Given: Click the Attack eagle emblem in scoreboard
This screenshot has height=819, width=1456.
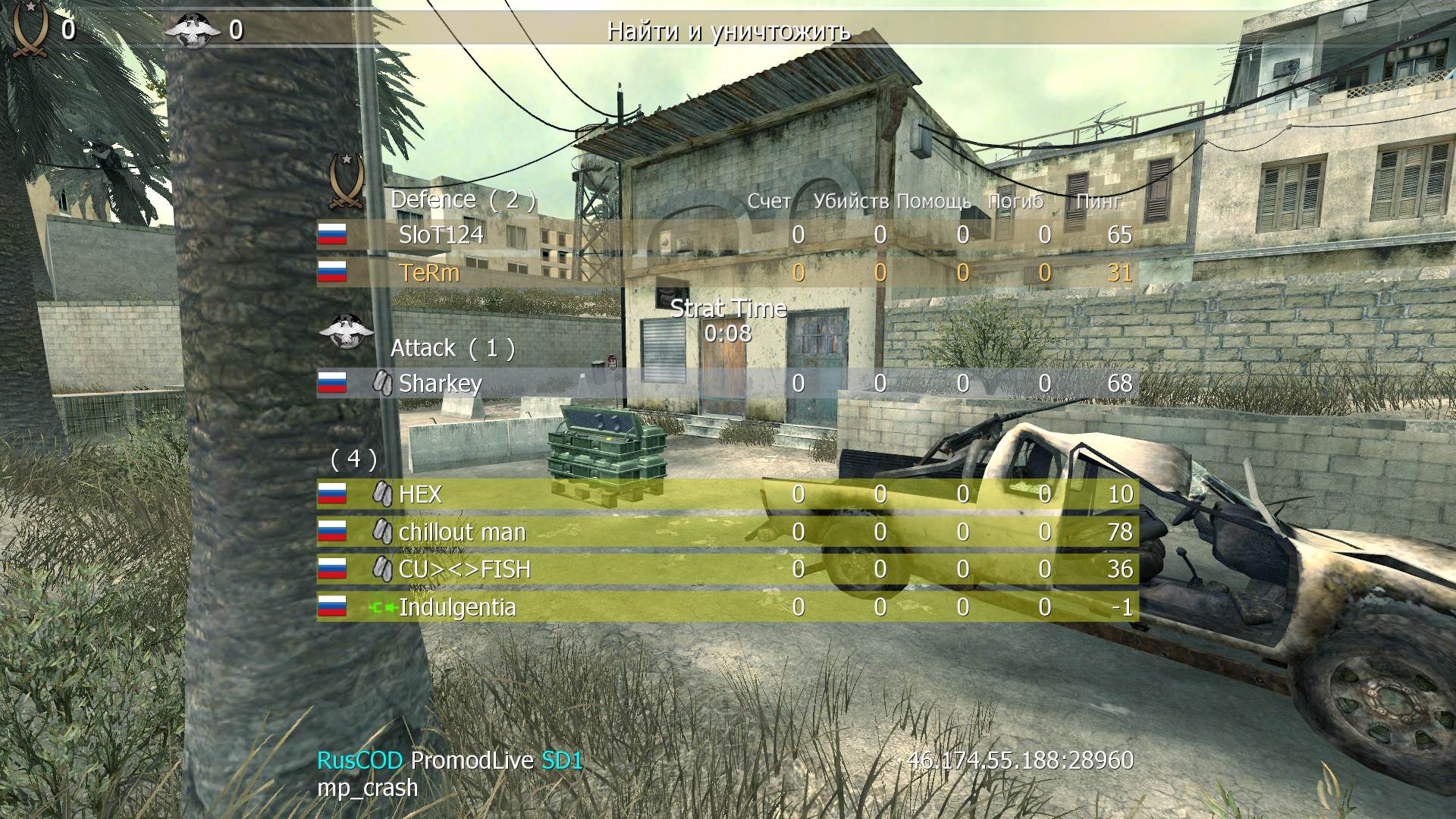Looking at the screenshot, I should coord(347,331).
